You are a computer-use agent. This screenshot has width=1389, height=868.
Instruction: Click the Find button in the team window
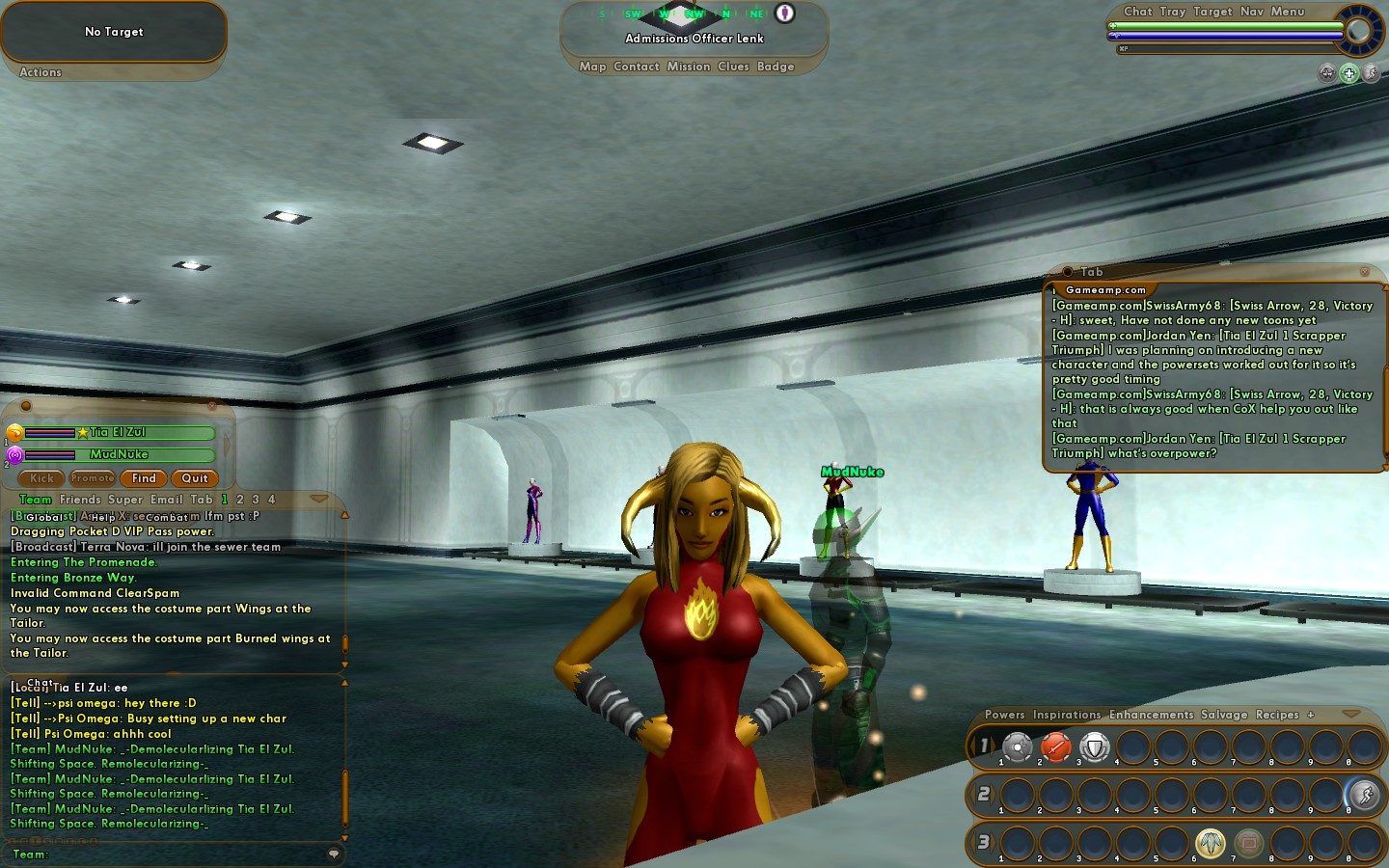tap(144, 478)
